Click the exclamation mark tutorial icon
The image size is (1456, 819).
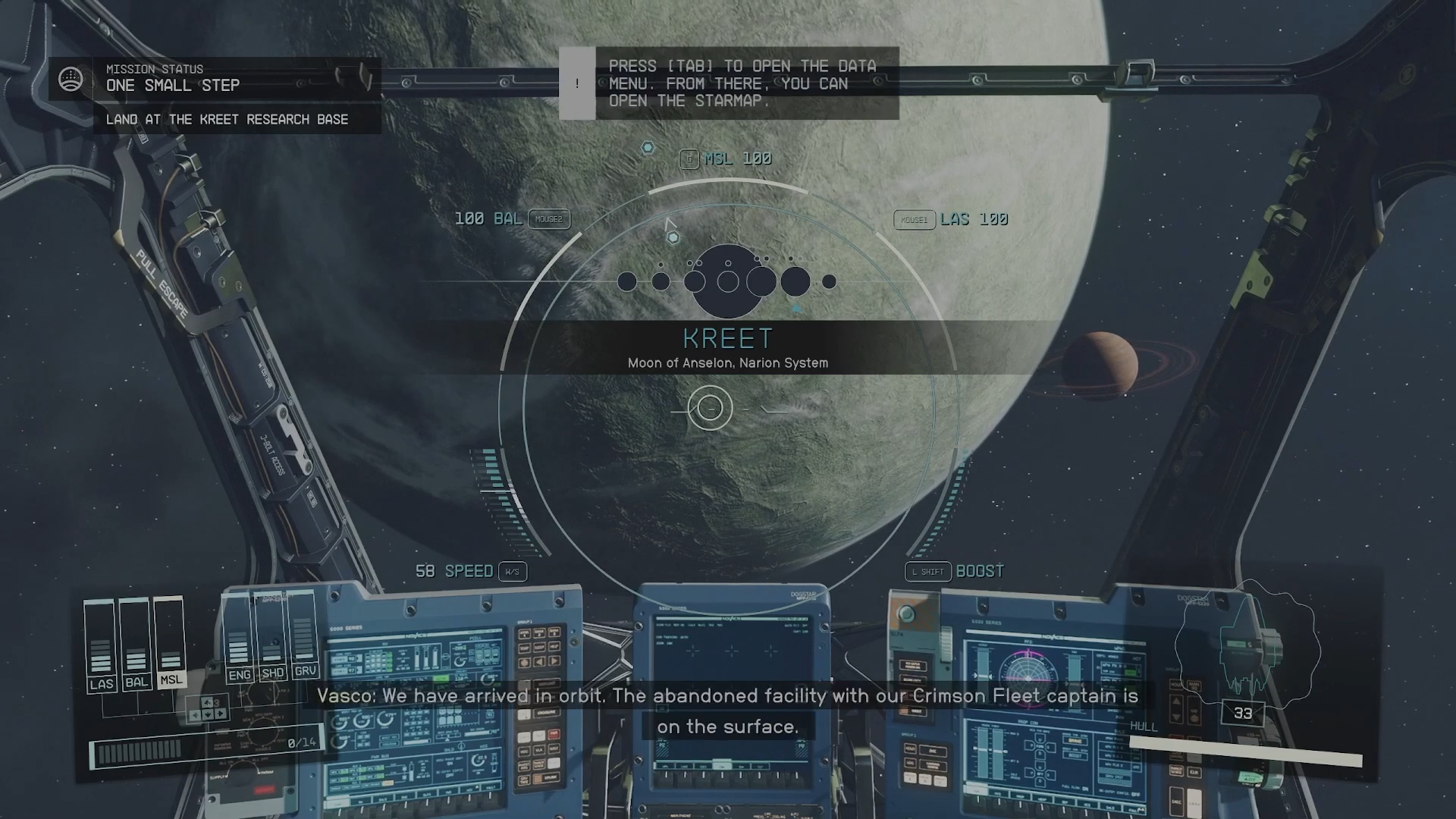coord(577,83)
